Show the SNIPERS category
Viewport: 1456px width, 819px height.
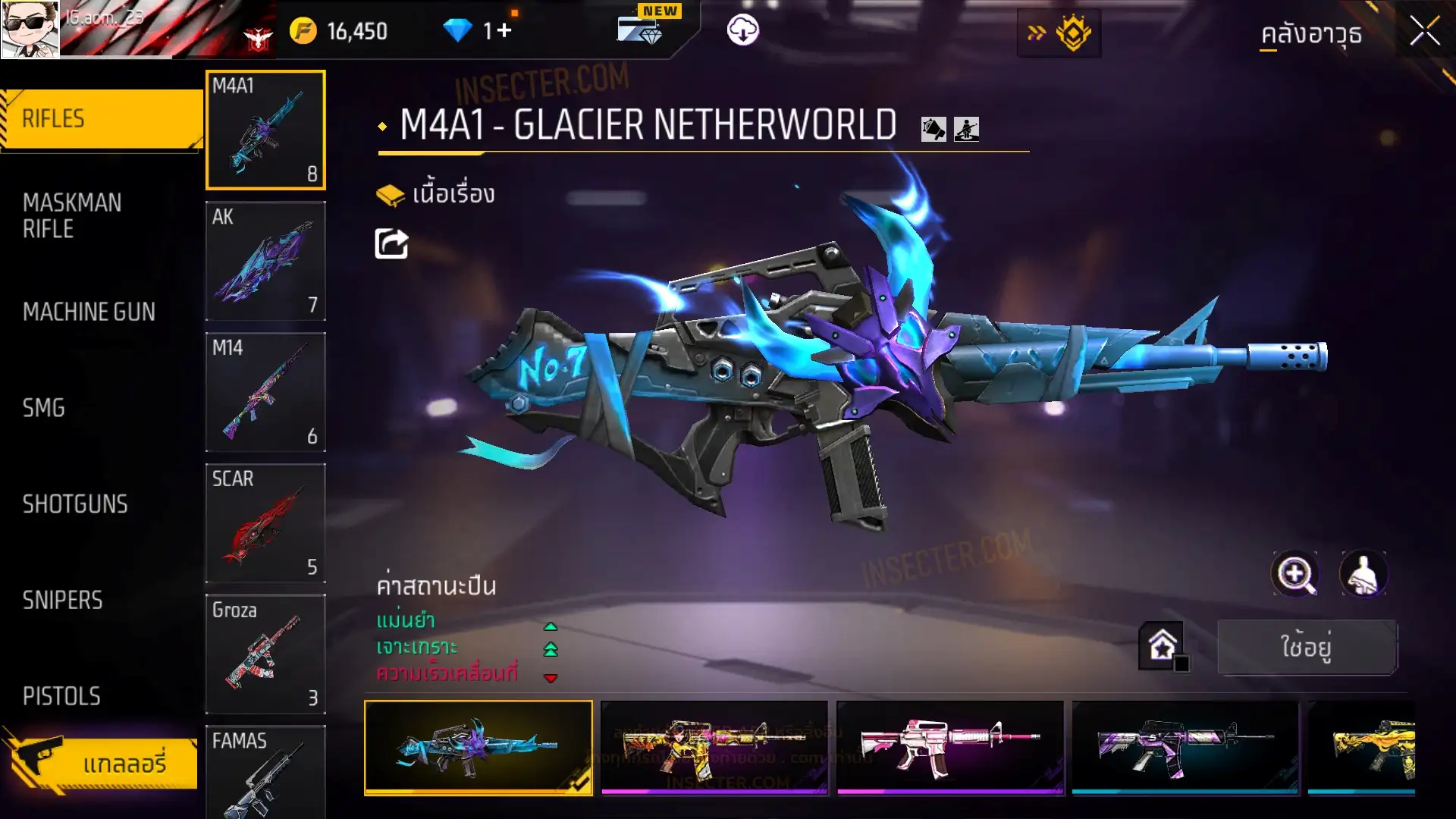(x=62, y=601)
